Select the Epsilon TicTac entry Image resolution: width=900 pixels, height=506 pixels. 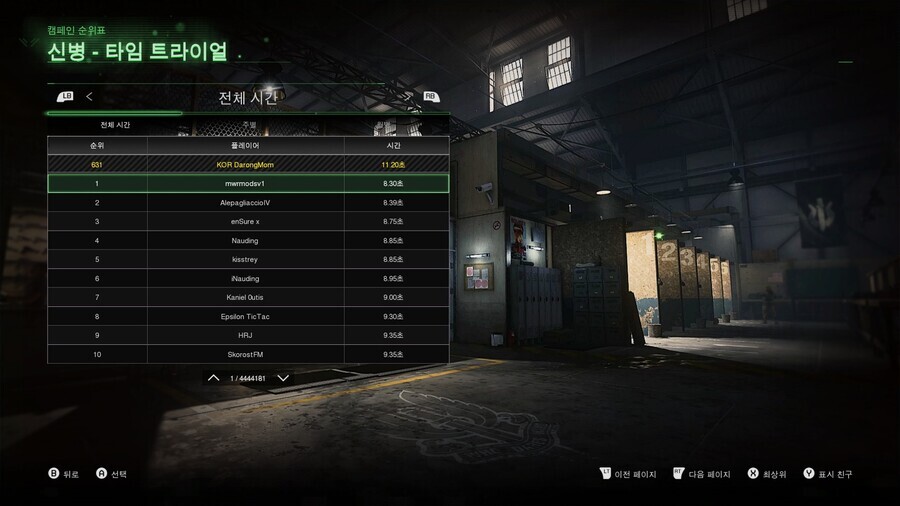[247, 317]
